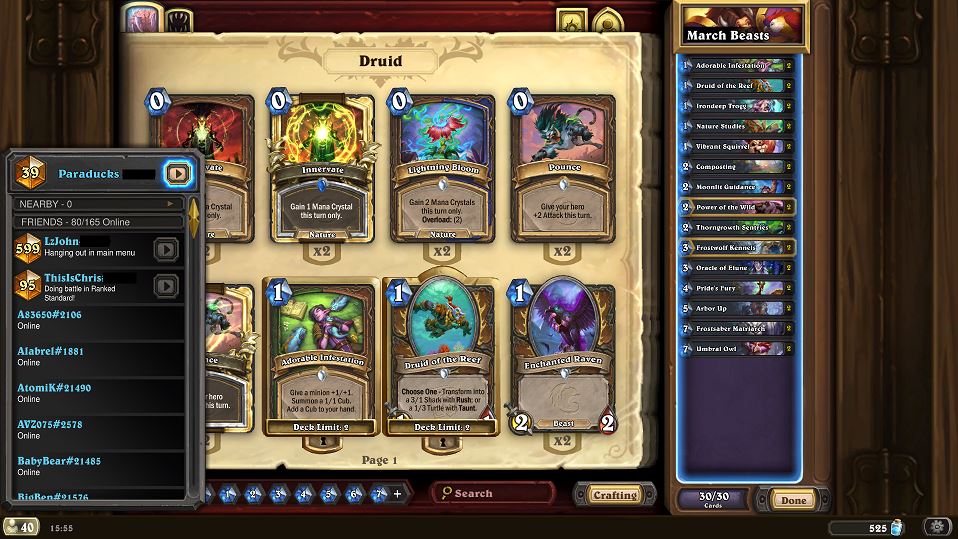Toggle the friends list button showing 40
This screenshot has height=539, width=958.
pyautogui.click(x=21, y=527)
